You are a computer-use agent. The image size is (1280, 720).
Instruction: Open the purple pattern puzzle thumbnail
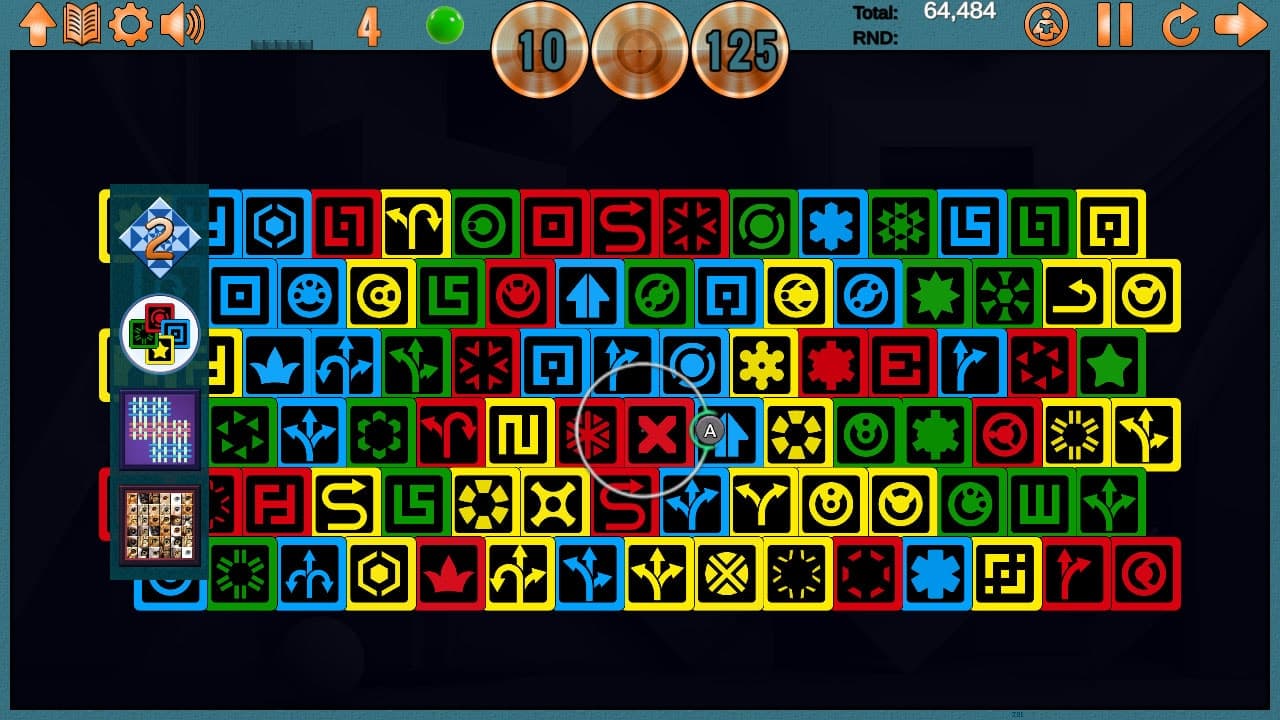coord(160,428)
